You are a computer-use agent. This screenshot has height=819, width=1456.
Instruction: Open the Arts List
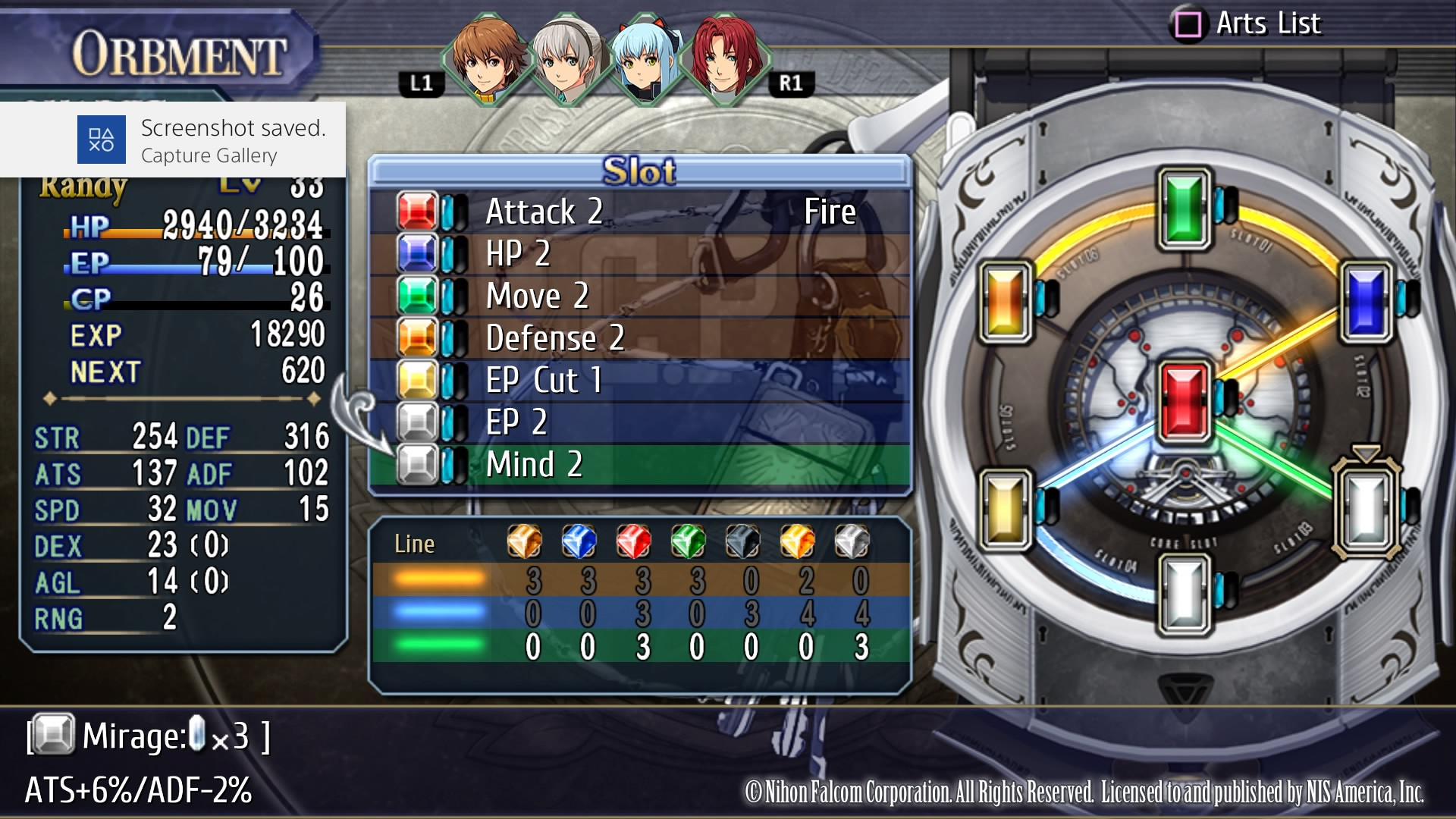click(1247, 24)
